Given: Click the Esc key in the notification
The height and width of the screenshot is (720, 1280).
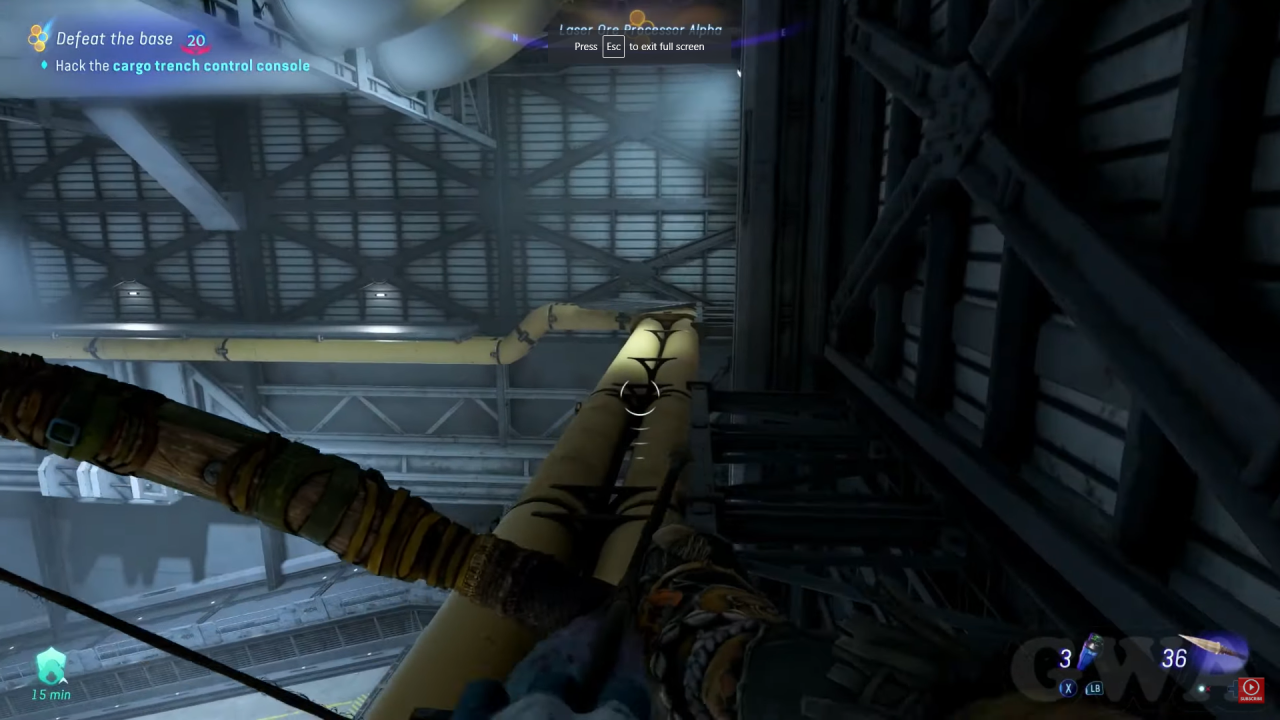Looking at the screenshot, I should [613, 46].
